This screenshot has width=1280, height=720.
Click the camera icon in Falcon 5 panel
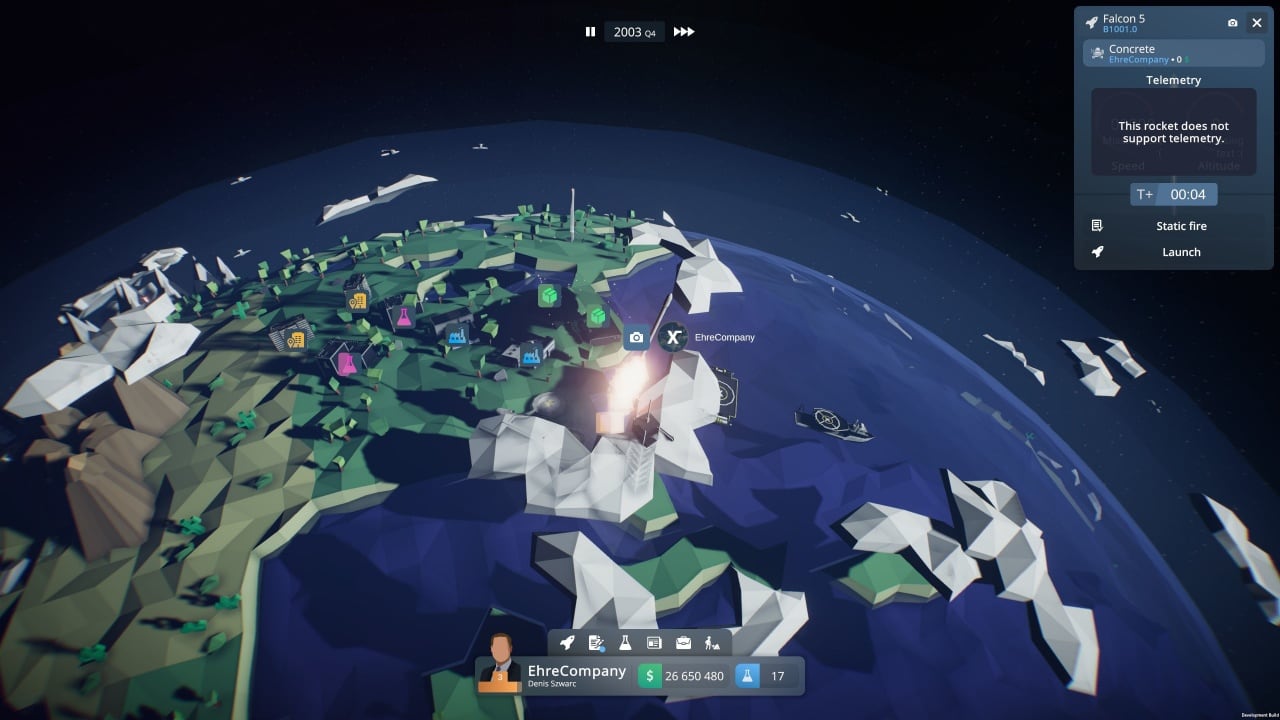pos(1232,23)
